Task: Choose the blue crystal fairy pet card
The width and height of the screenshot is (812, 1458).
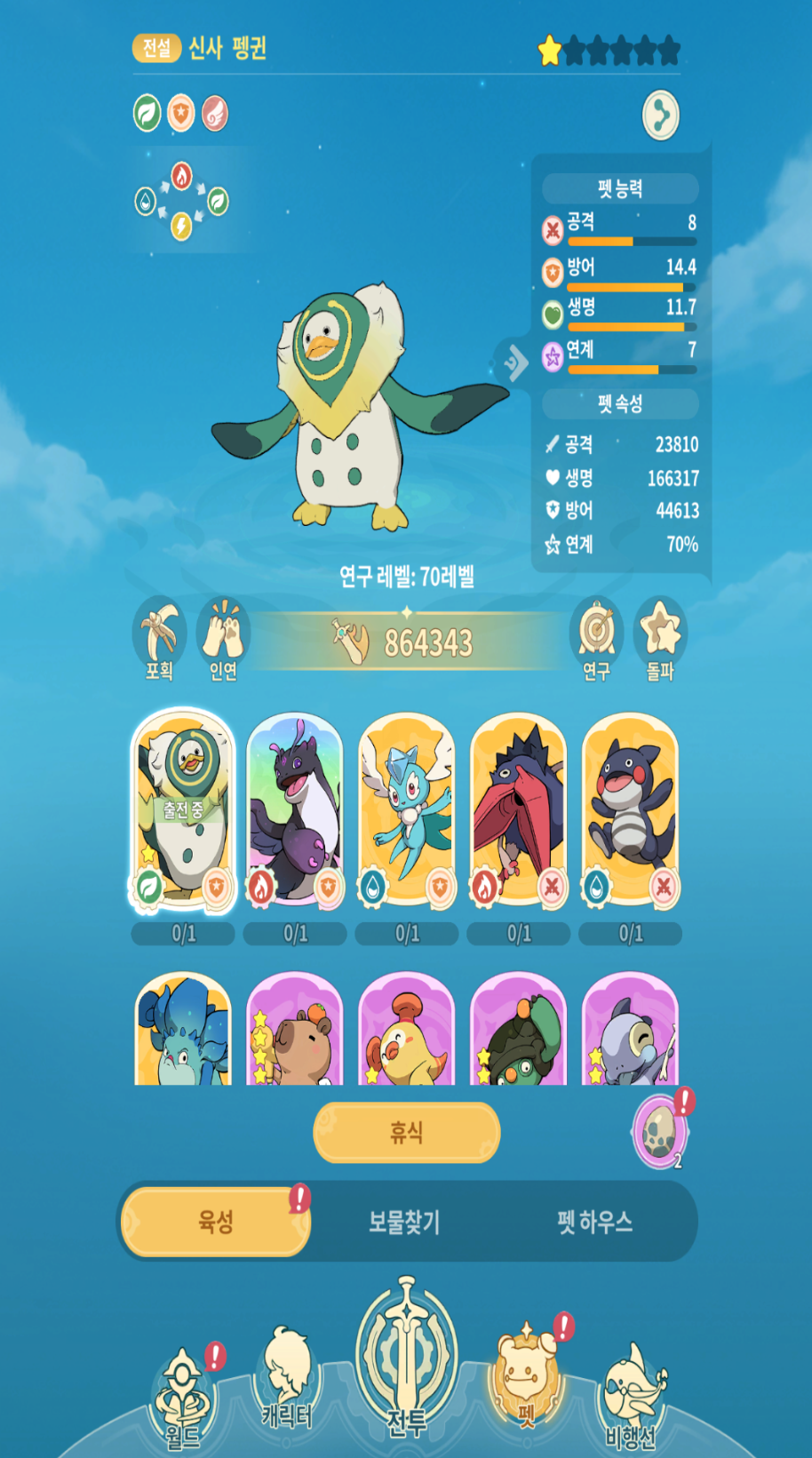Action: tap(407, 810)
